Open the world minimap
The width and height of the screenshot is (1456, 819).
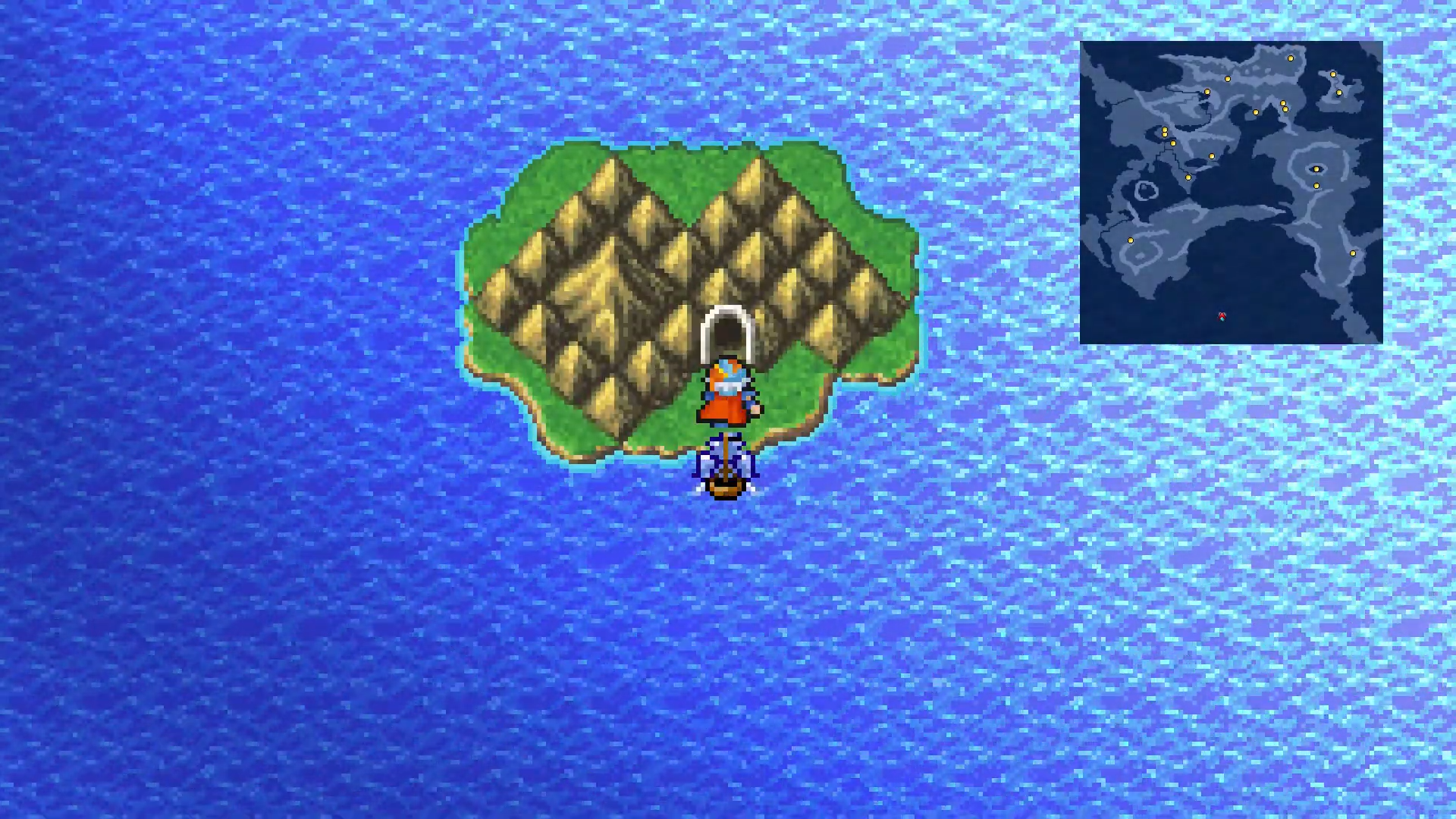click(1231, 193)
